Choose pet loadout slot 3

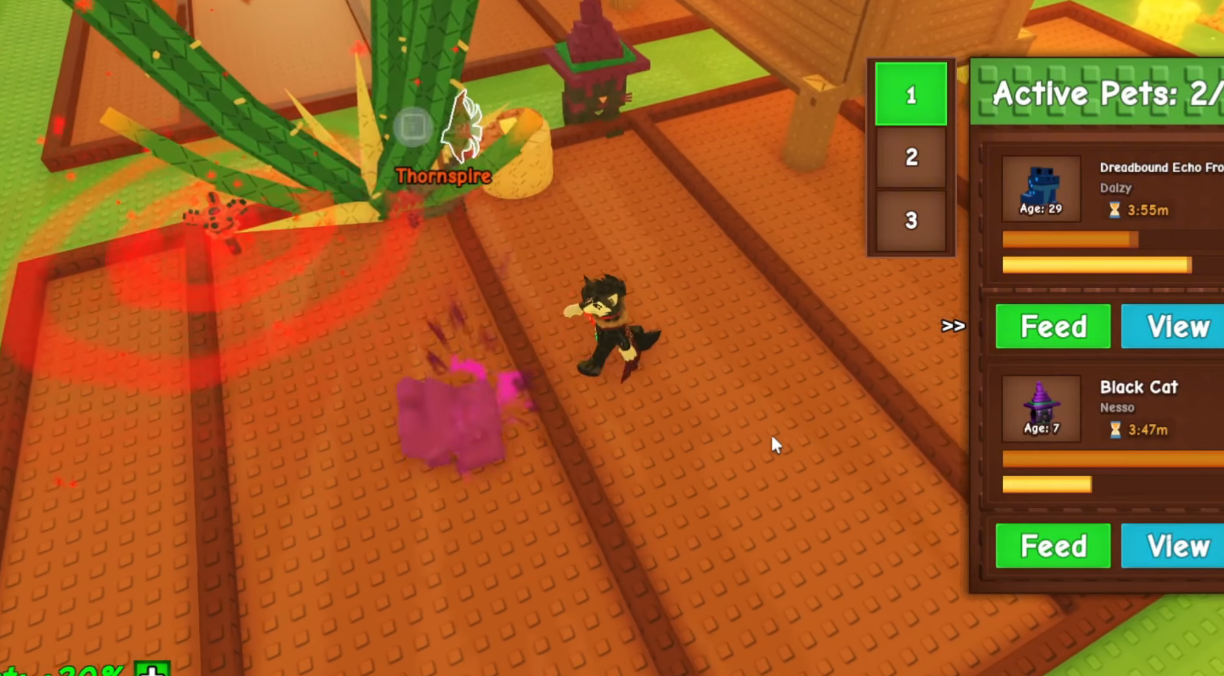click(910, 220)
